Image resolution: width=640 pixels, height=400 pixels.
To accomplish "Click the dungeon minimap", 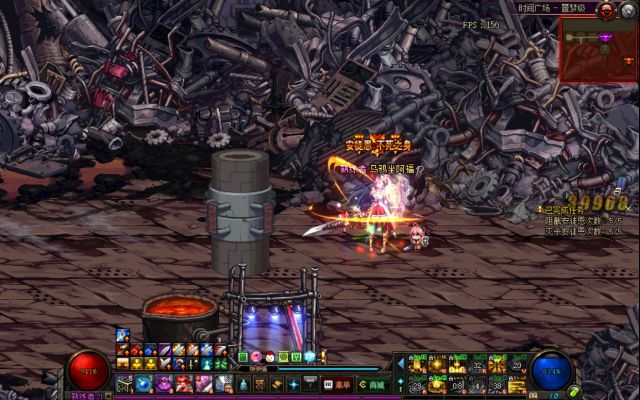I will point(597,49).
